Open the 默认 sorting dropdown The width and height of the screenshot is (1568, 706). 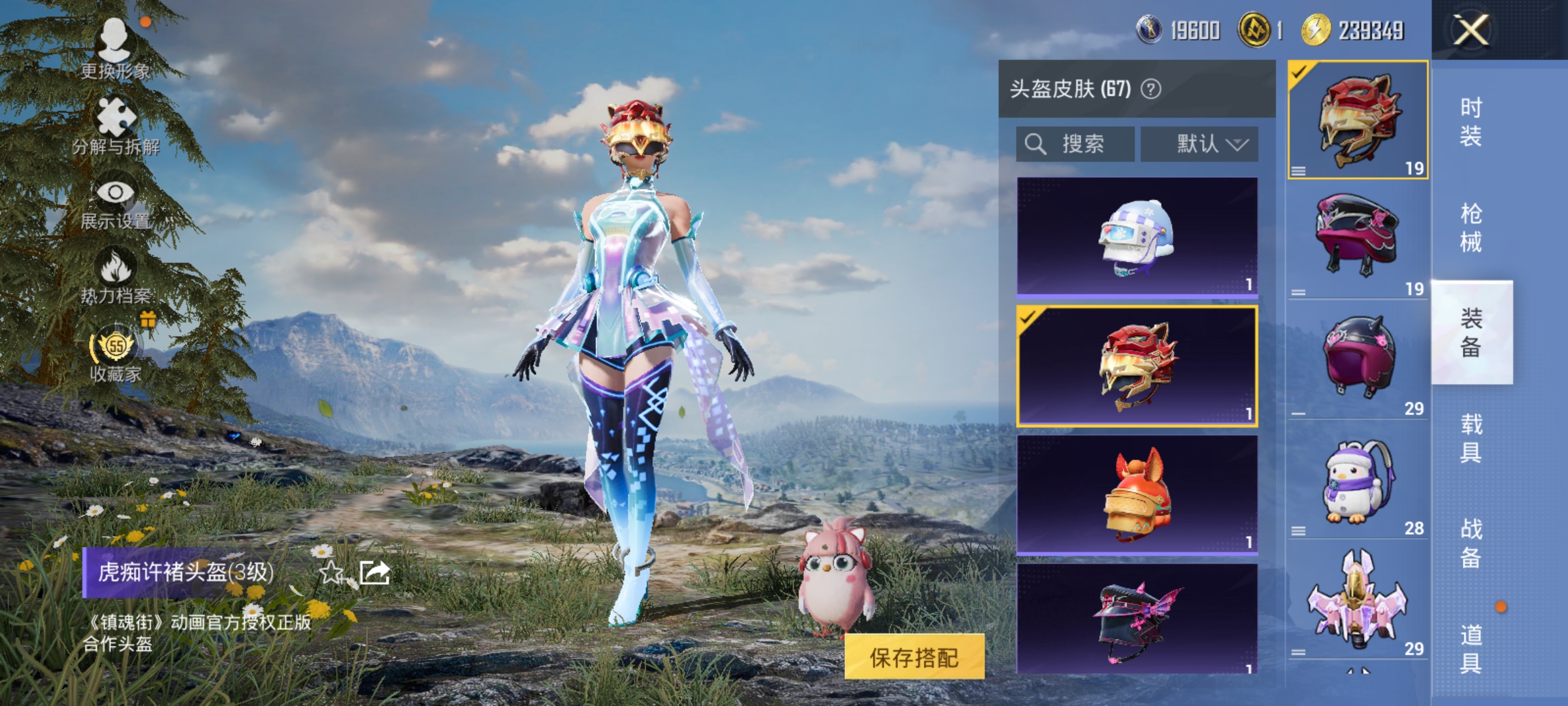coord(1200,143)
